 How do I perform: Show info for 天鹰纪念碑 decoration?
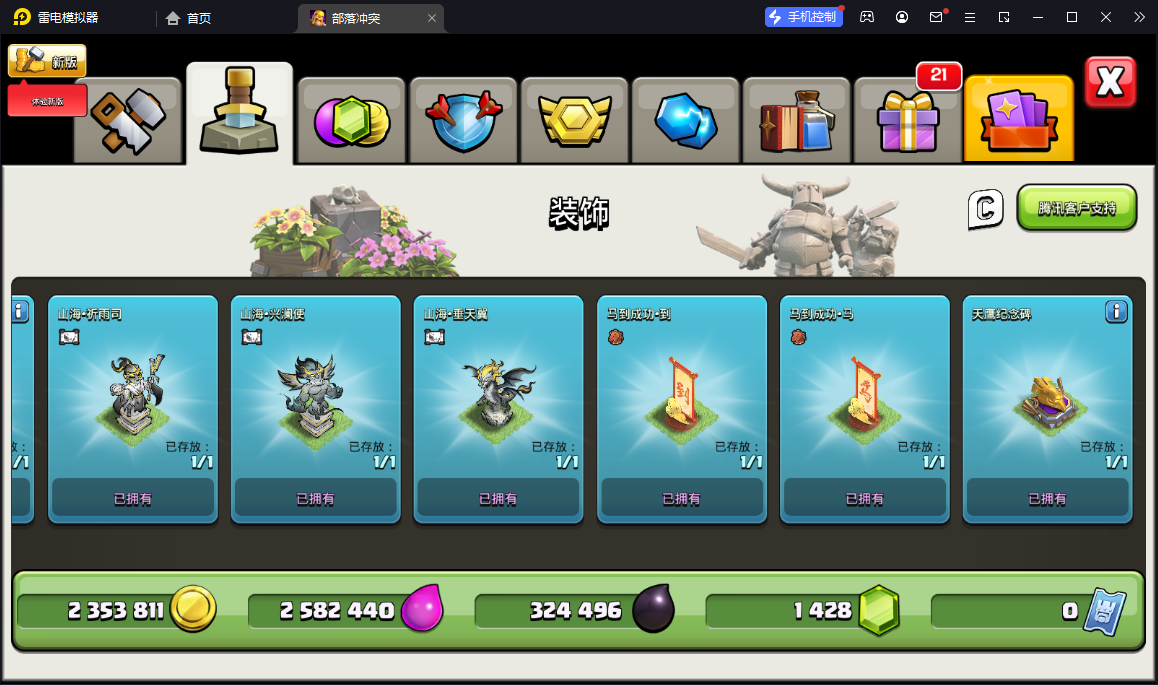pos(1116,313)
